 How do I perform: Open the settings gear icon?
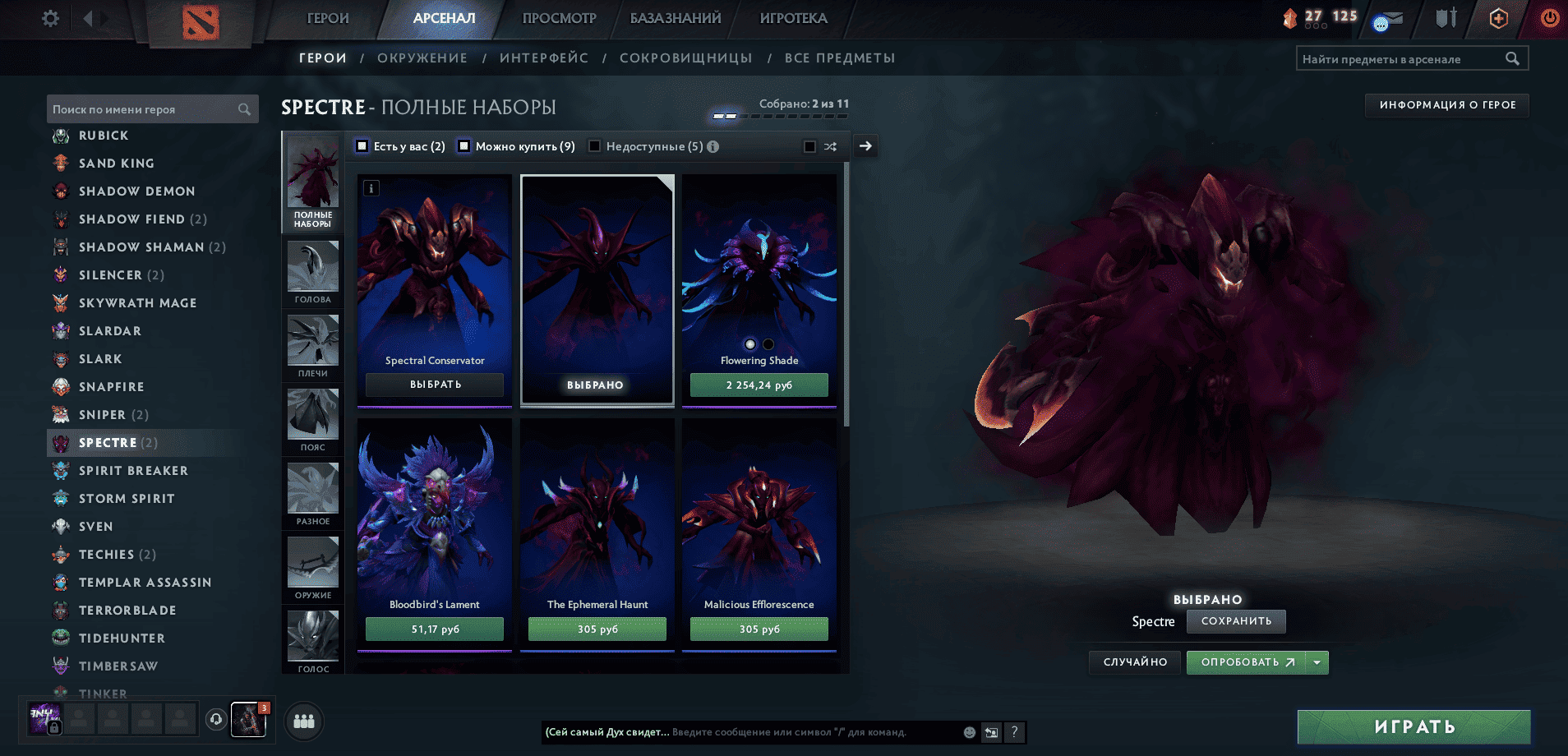[x=49, y=18]
